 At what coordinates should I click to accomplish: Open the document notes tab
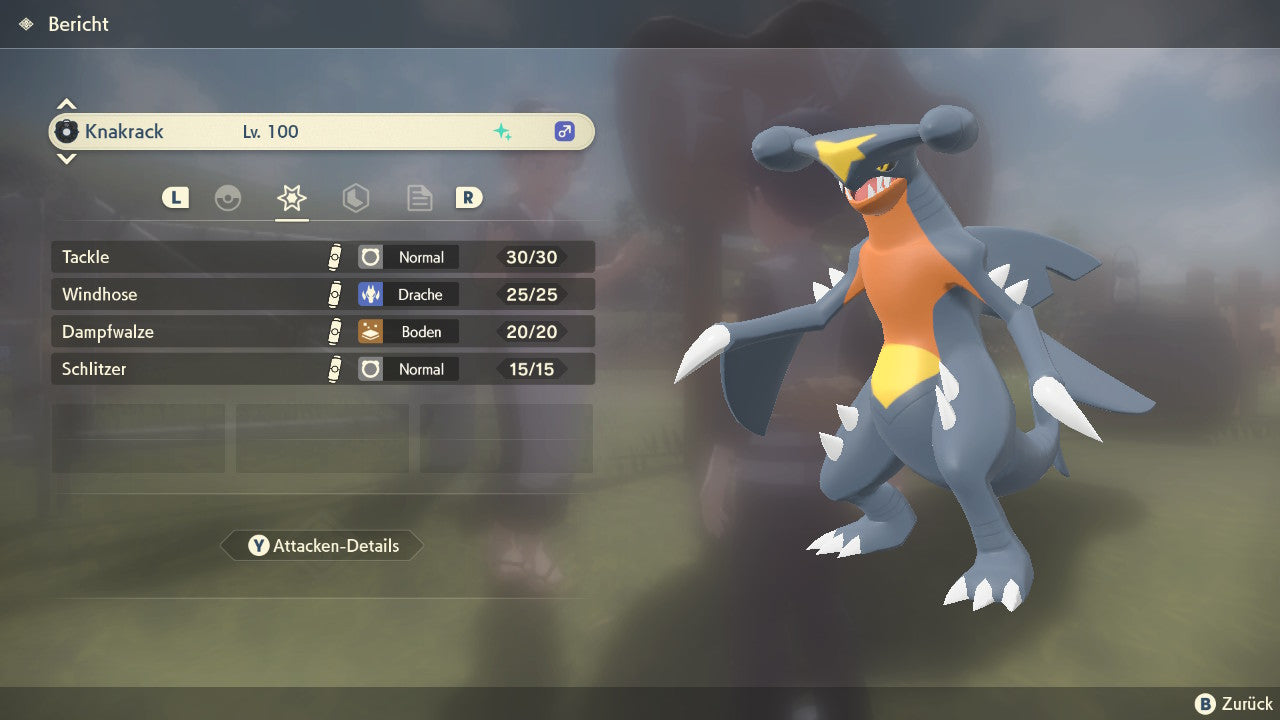[420, 198]
